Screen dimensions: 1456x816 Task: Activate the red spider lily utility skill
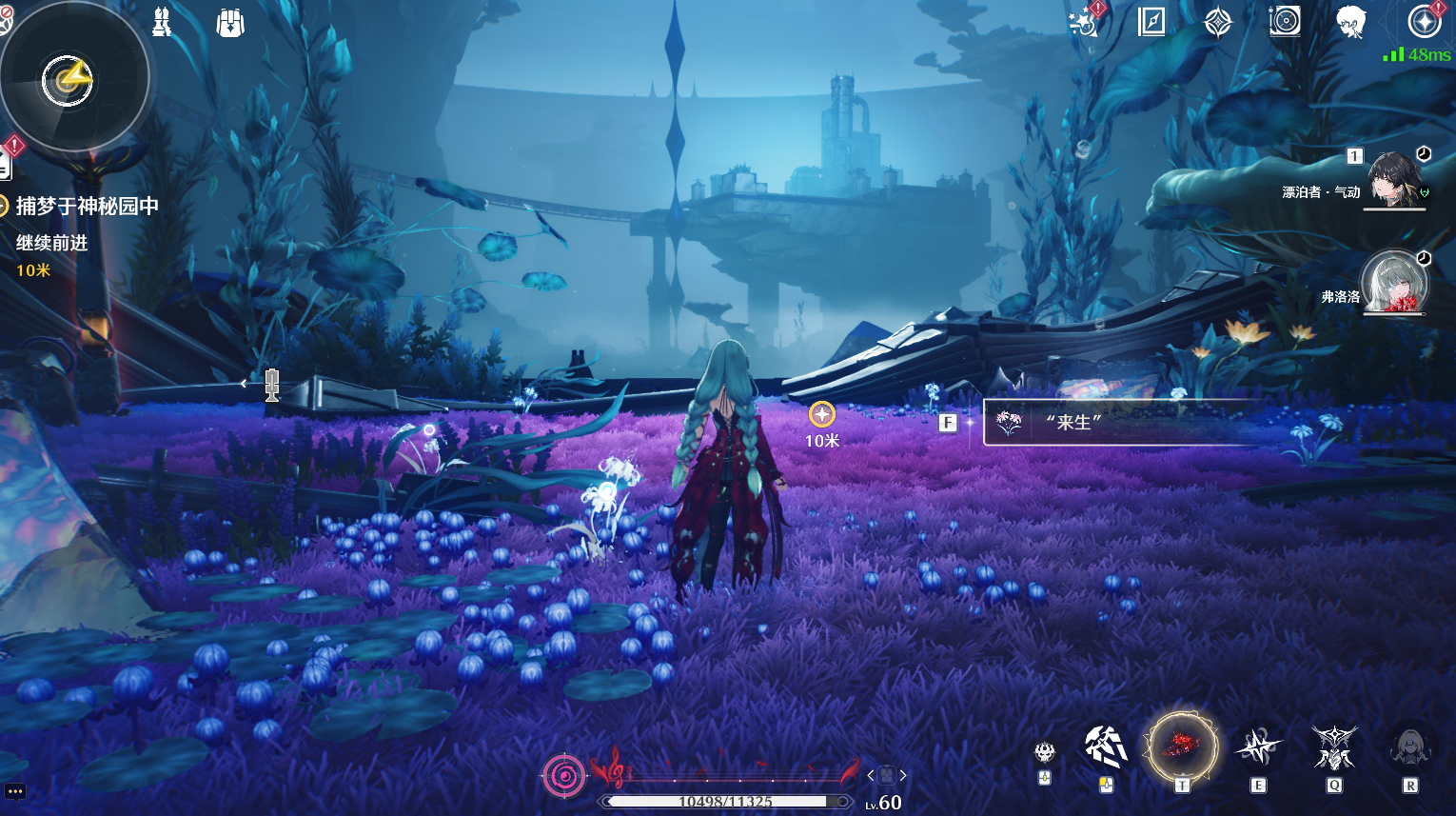(x=1181, y=746)
